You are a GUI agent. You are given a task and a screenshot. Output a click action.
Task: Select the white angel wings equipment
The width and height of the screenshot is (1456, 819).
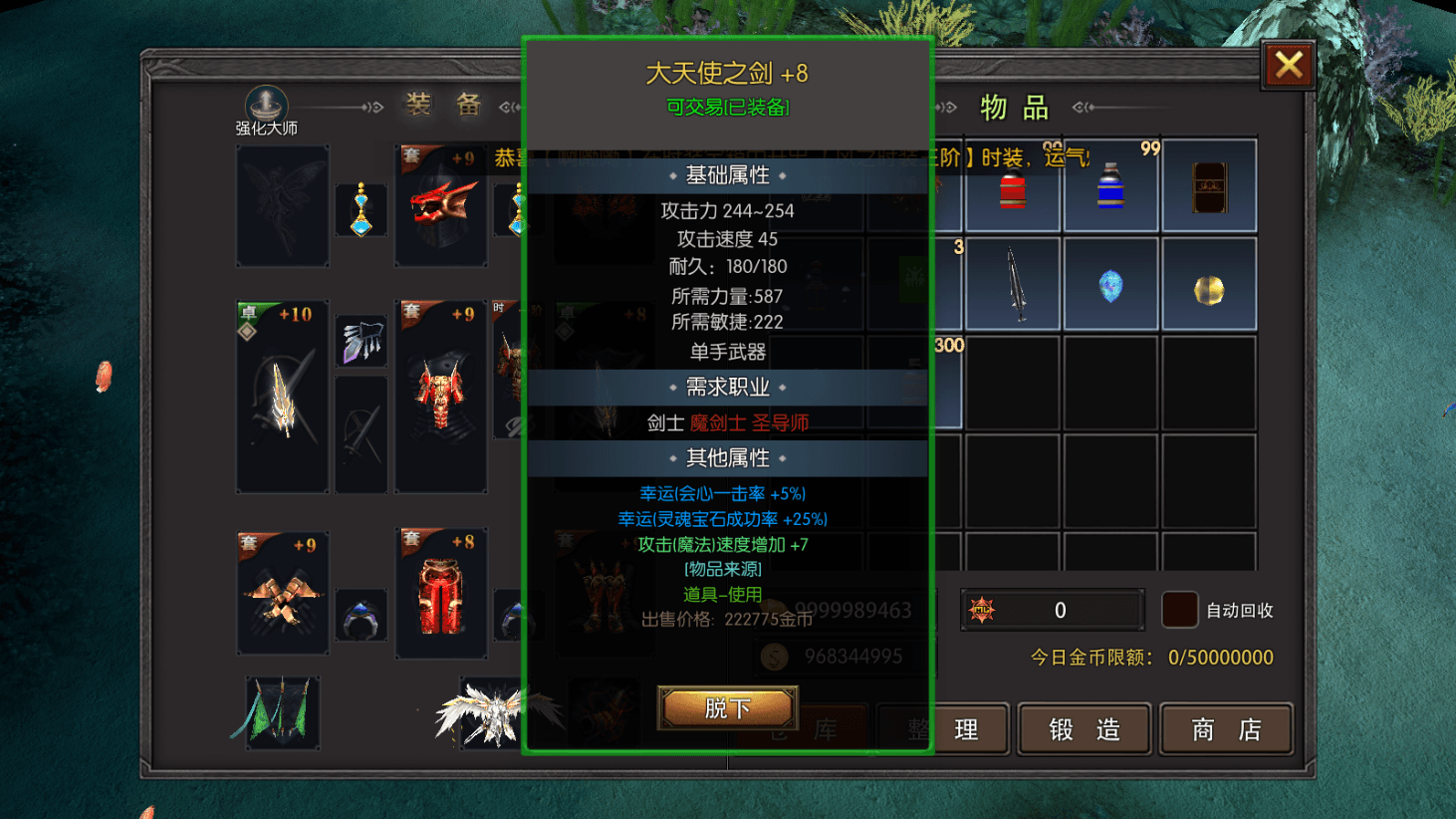click(488, 711)
